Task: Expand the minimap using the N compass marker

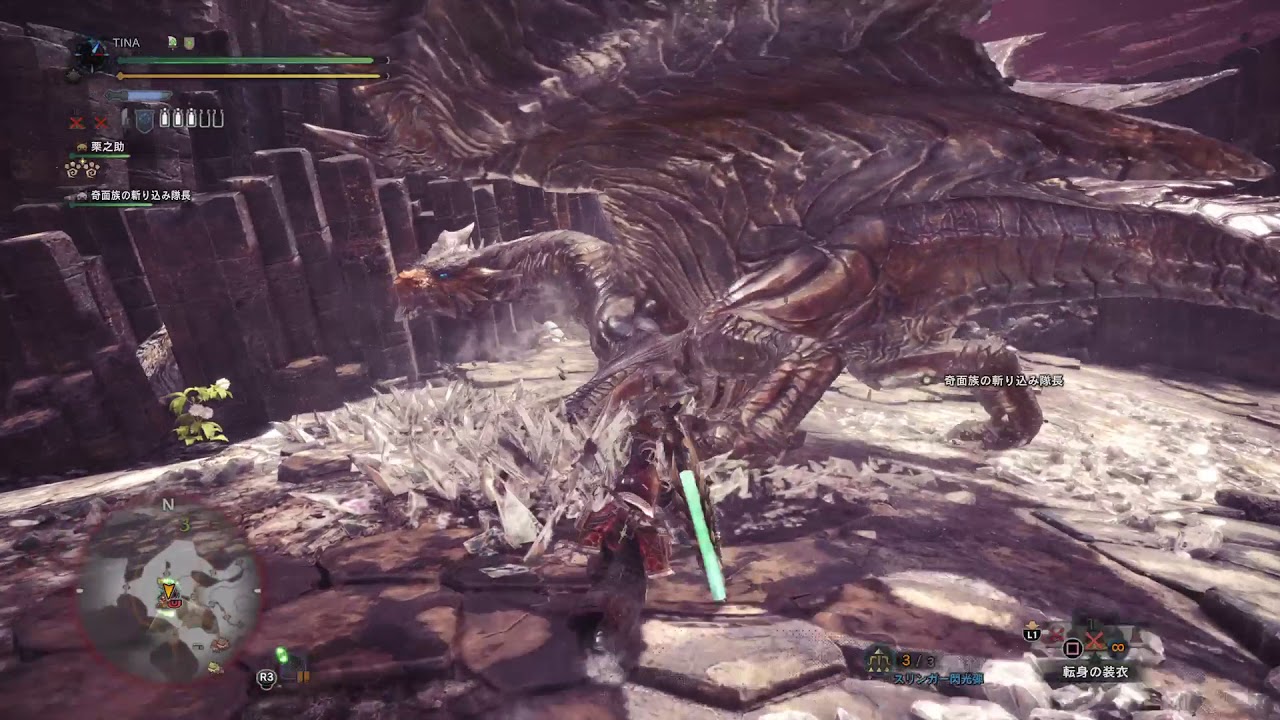Action: click(x=167, y=505)
